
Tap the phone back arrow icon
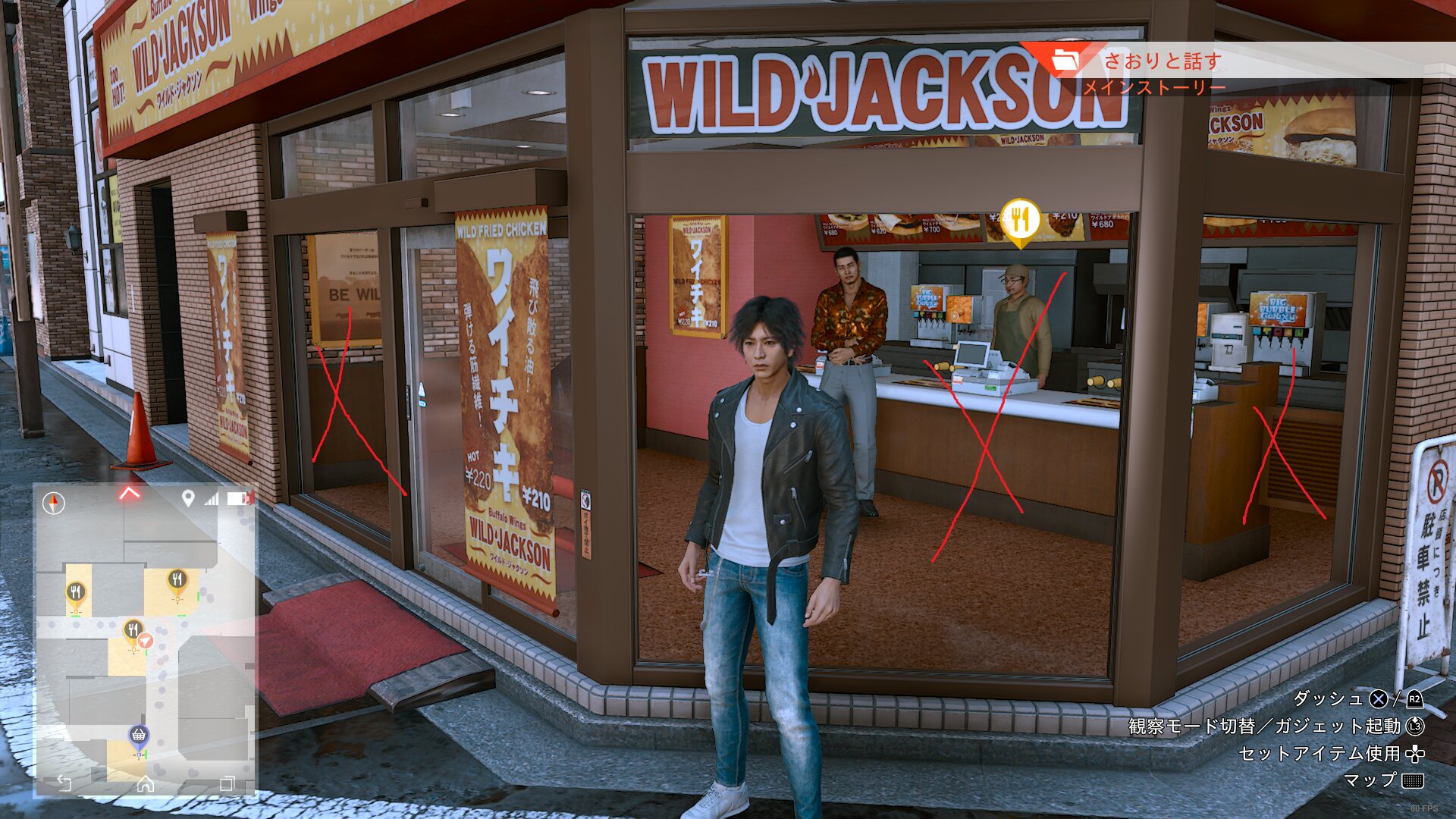(x=64, y=783)
